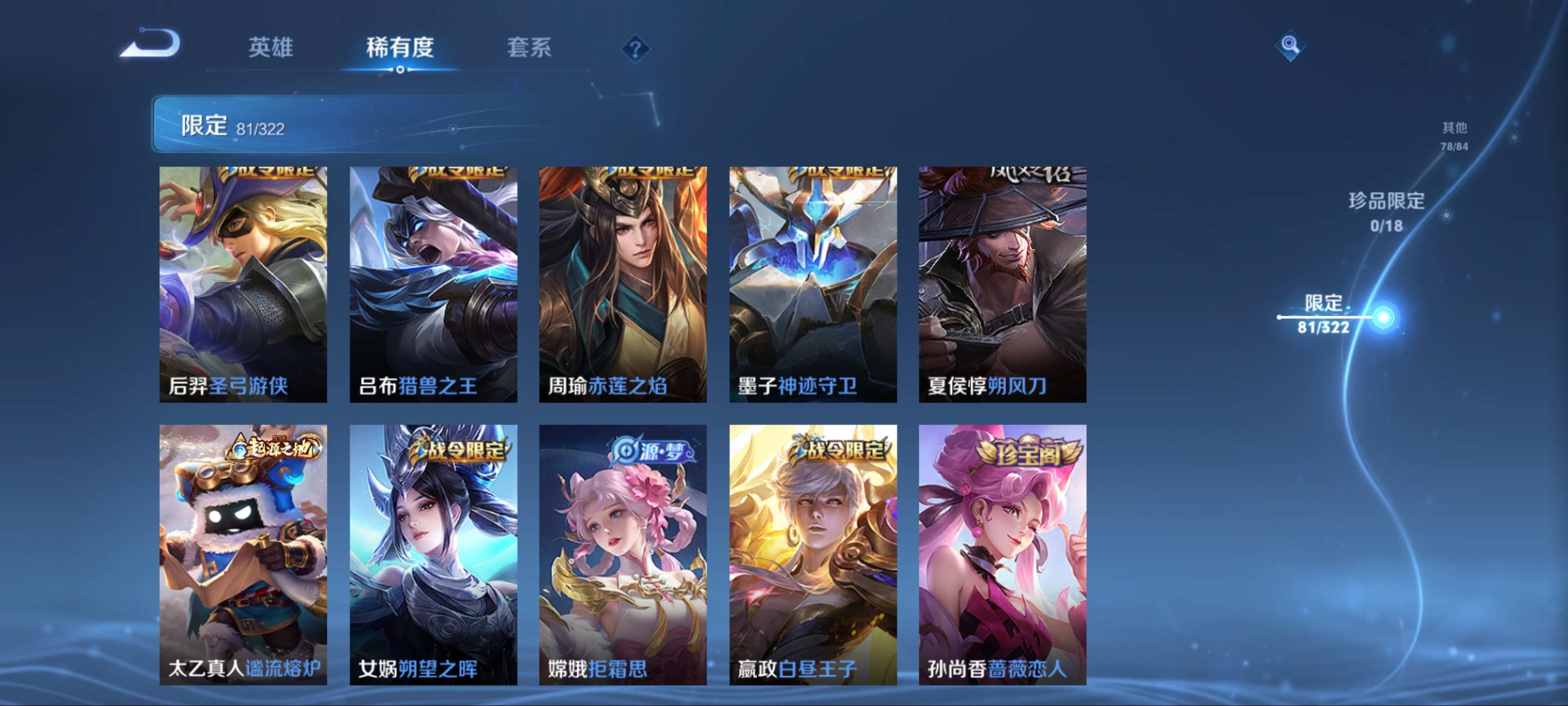
Task: Select the 夏侯惇 朔风刀 skin card
Action: (x=1003, y=284)
